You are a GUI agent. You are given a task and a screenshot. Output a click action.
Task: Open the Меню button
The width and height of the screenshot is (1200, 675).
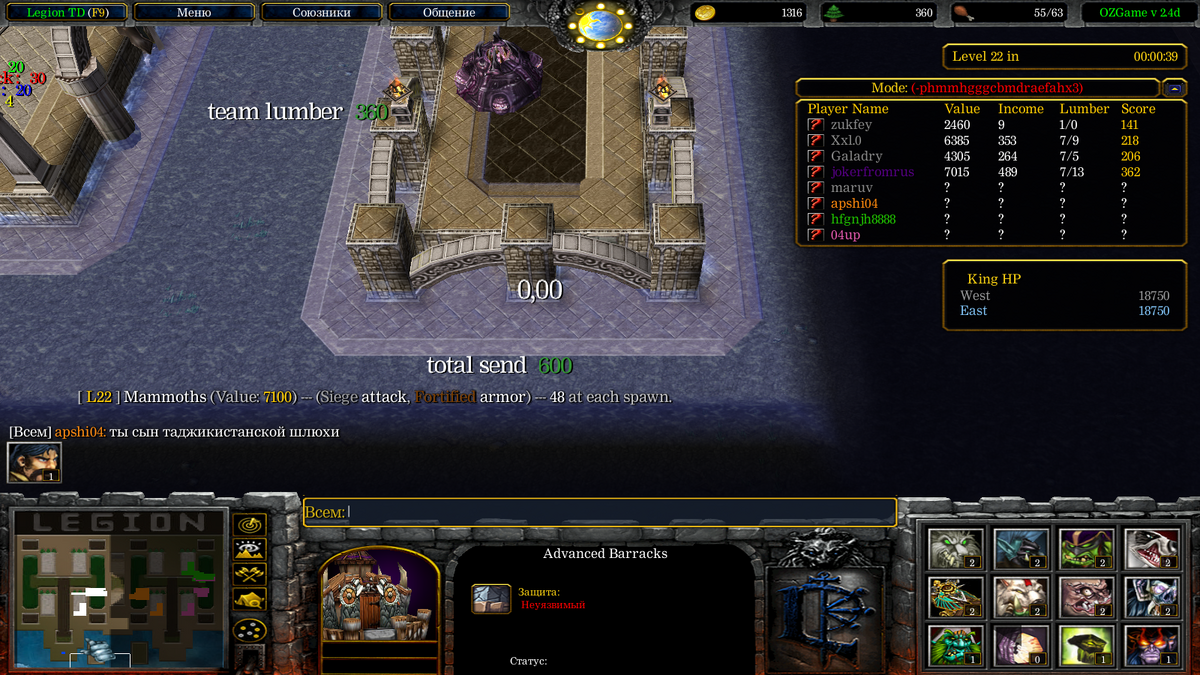[x=194, y=13]
